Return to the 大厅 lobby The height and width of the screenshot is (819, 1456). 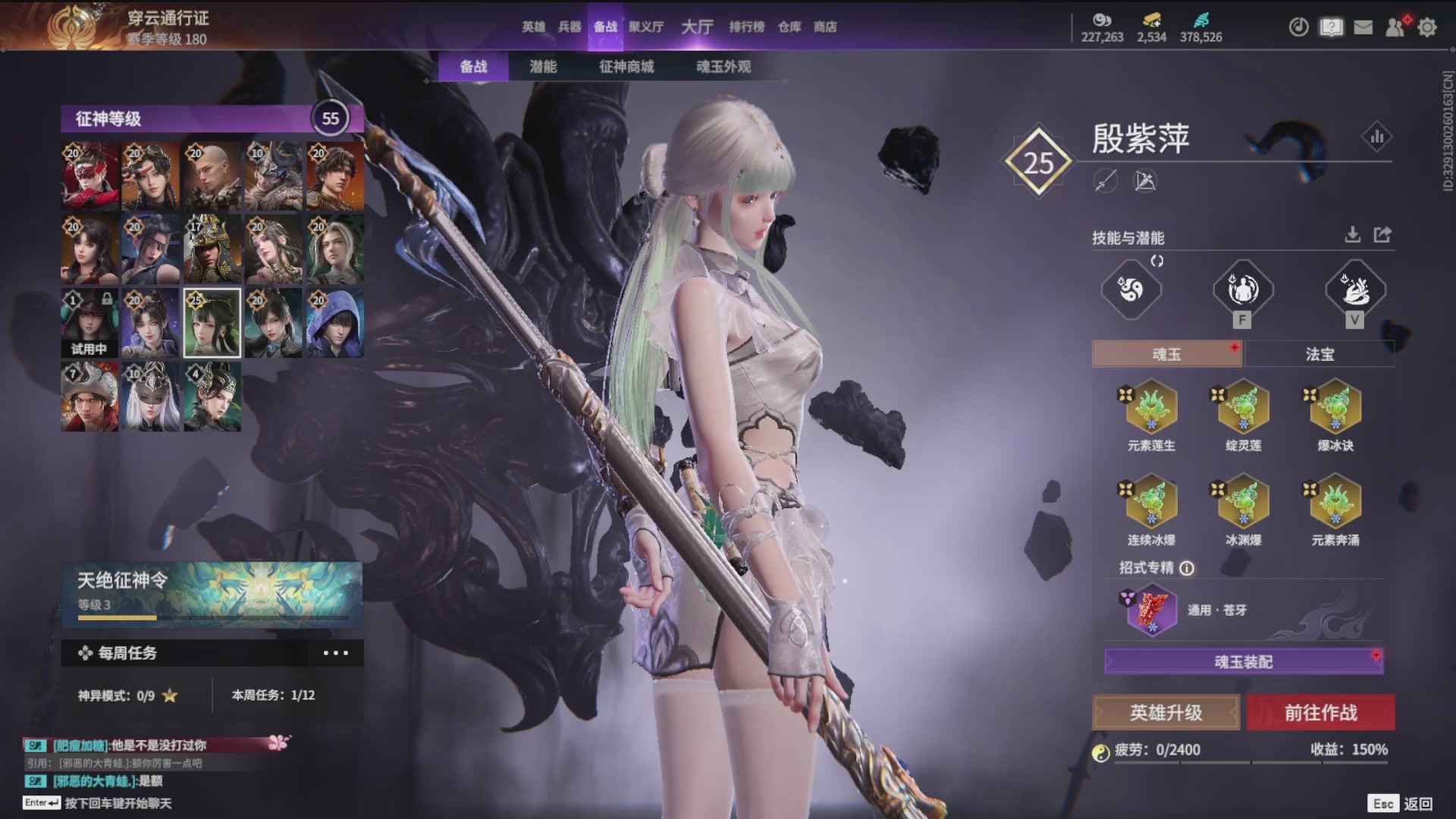click(697, 27)
